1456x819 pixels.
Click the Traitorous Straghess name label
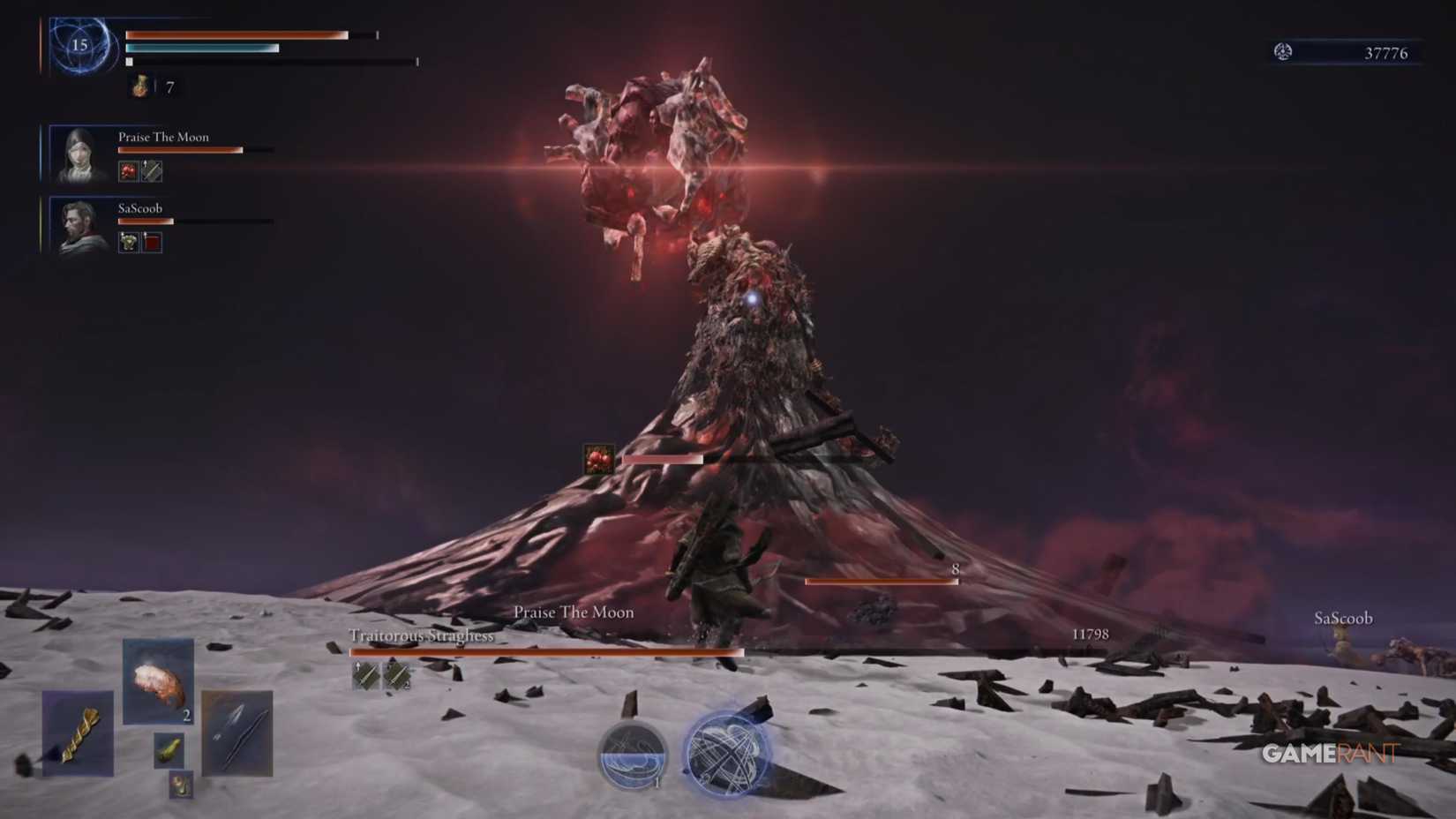tap(420, 635)
